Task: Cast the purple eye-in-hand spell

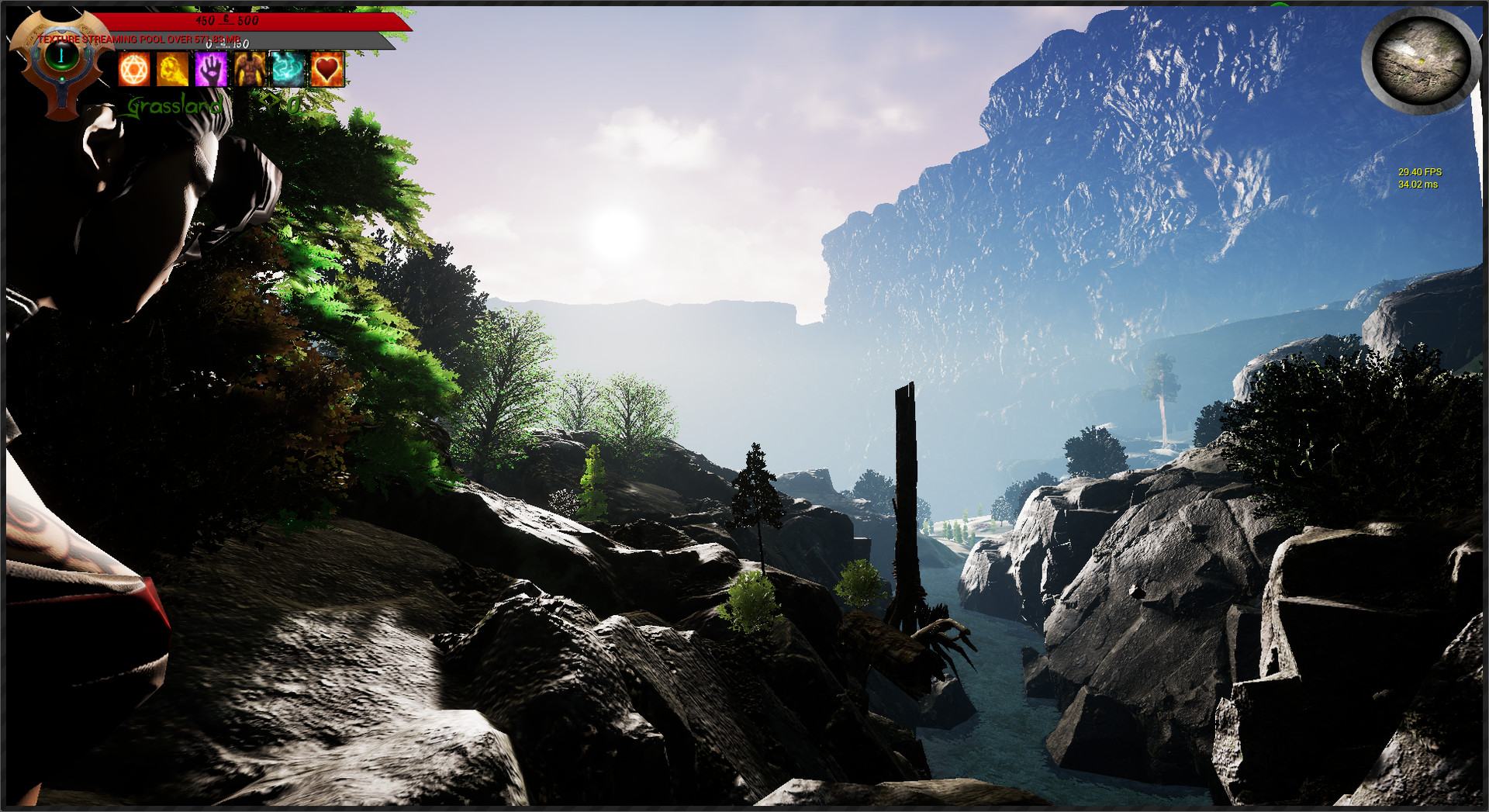Action: (211, 71)
